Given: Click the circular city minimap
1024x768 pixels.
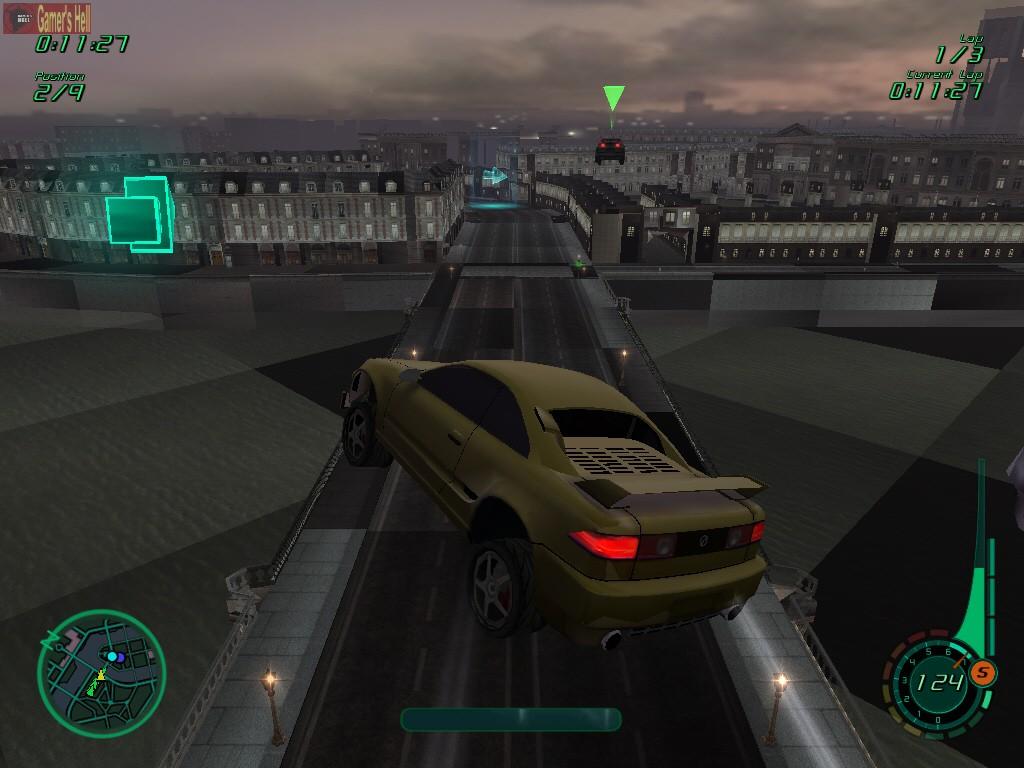Looking at the screenshot, I should click(x=101, y=673).
